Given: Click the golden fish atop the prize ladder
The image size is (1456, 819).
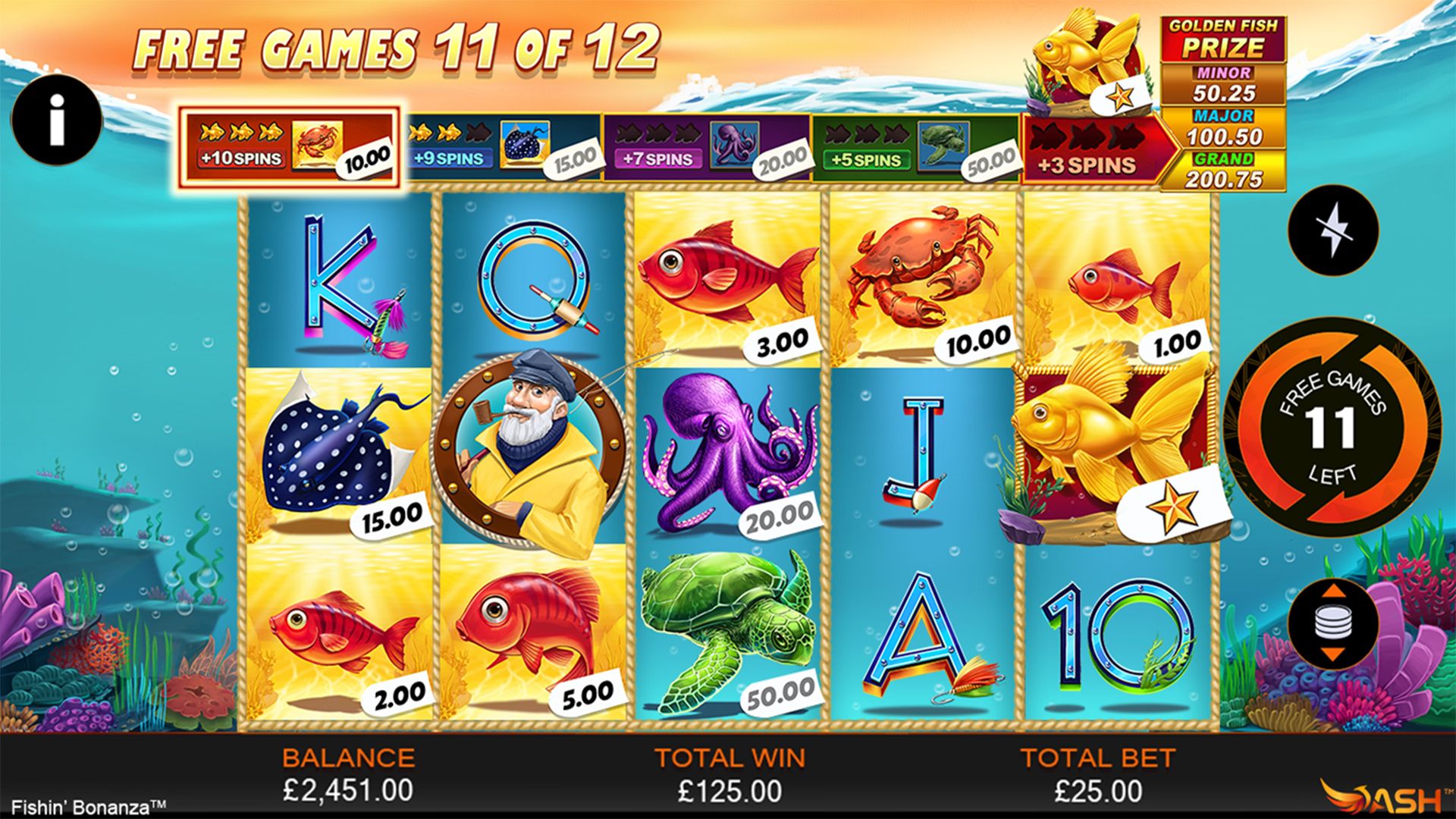Looking at the screenshot, I should pos(1084,53).
